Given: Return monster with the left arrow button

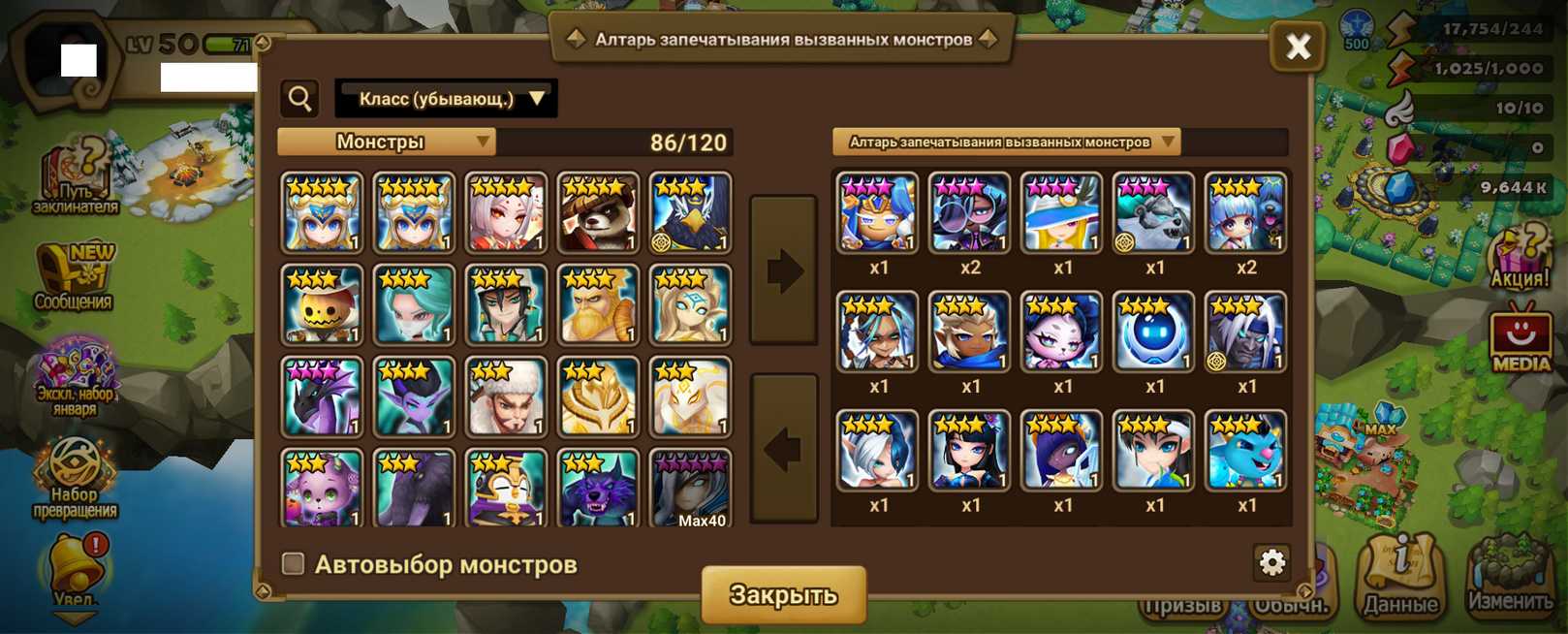Looking at the screenshot, I should click(x=783, y=449).
